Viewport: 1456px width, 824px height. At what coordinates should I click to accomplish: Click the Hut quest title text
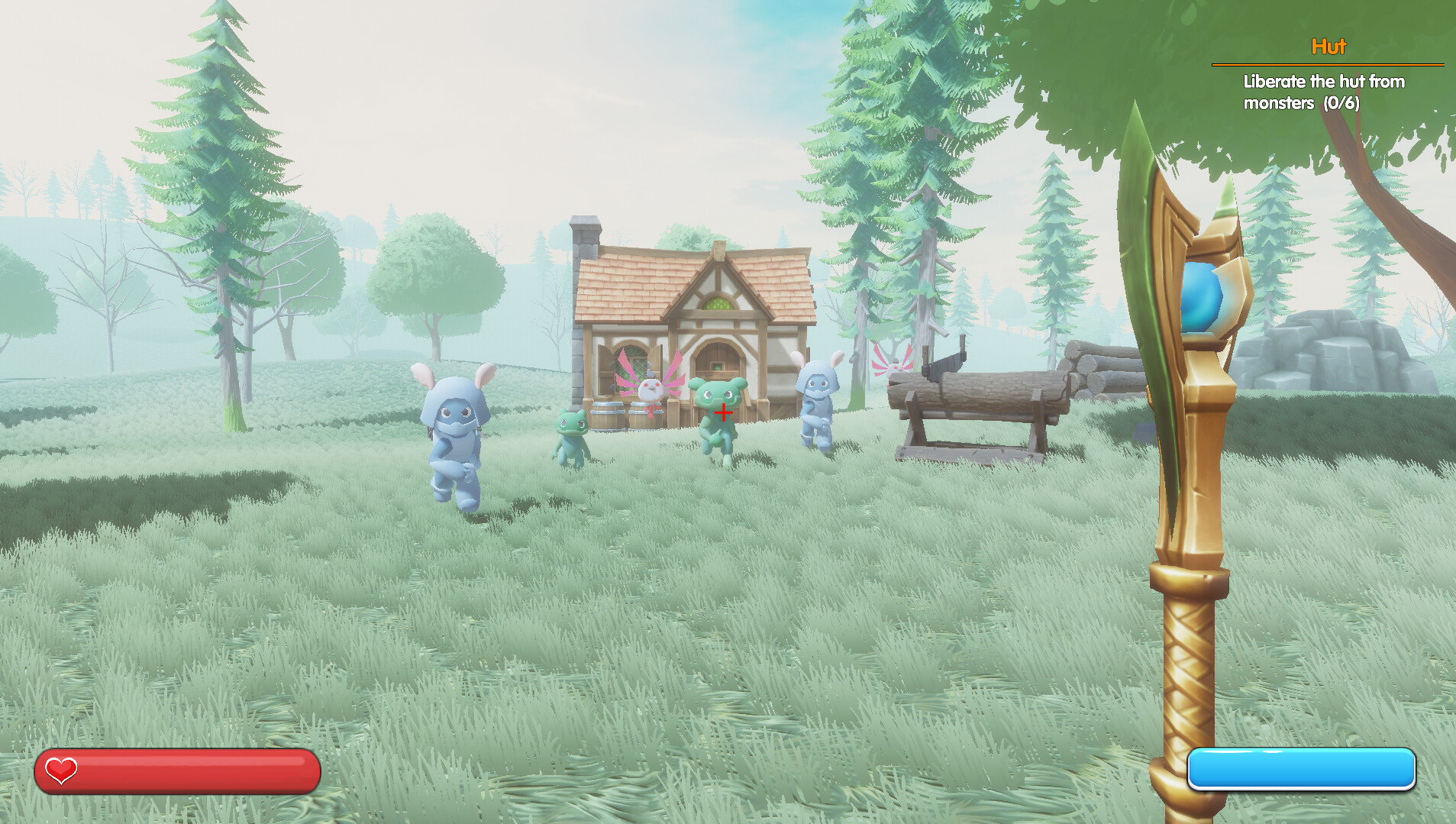[x=1328, y=46]
